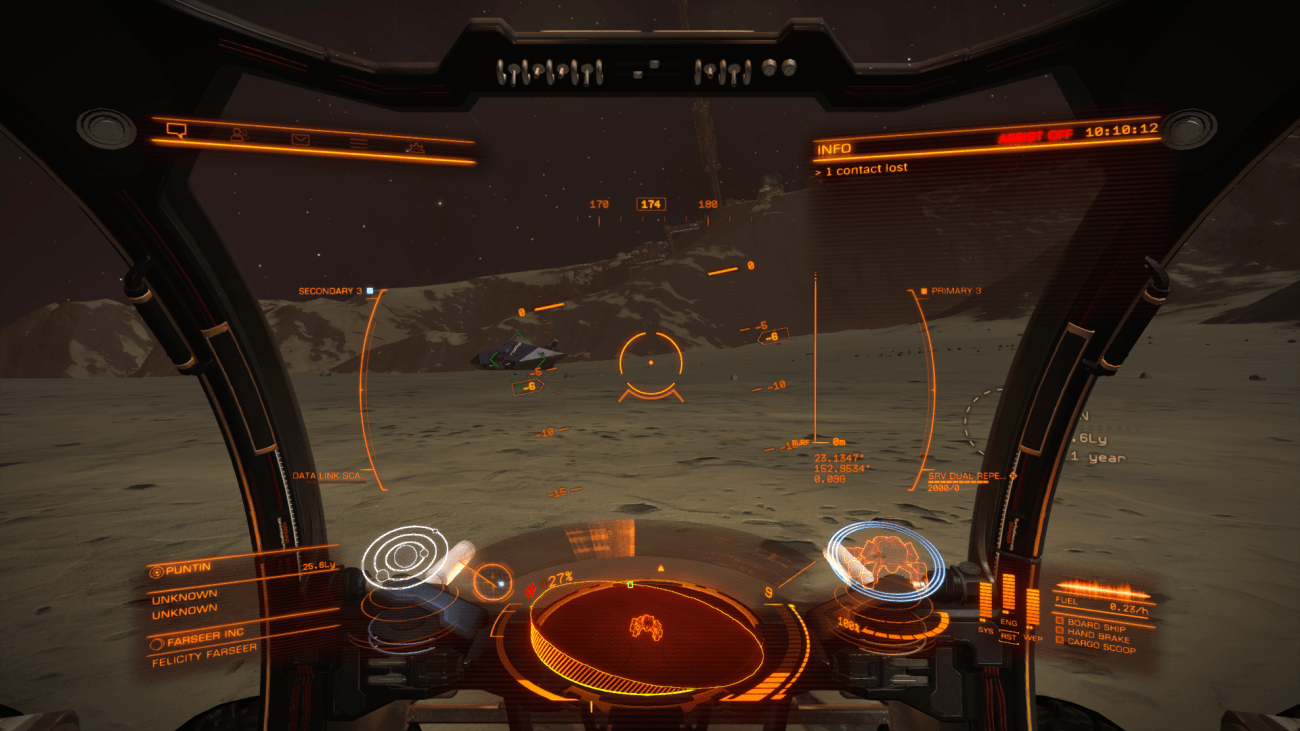
Task: Click the FUEL consumption readout
Action: [x=1100, y=605]
